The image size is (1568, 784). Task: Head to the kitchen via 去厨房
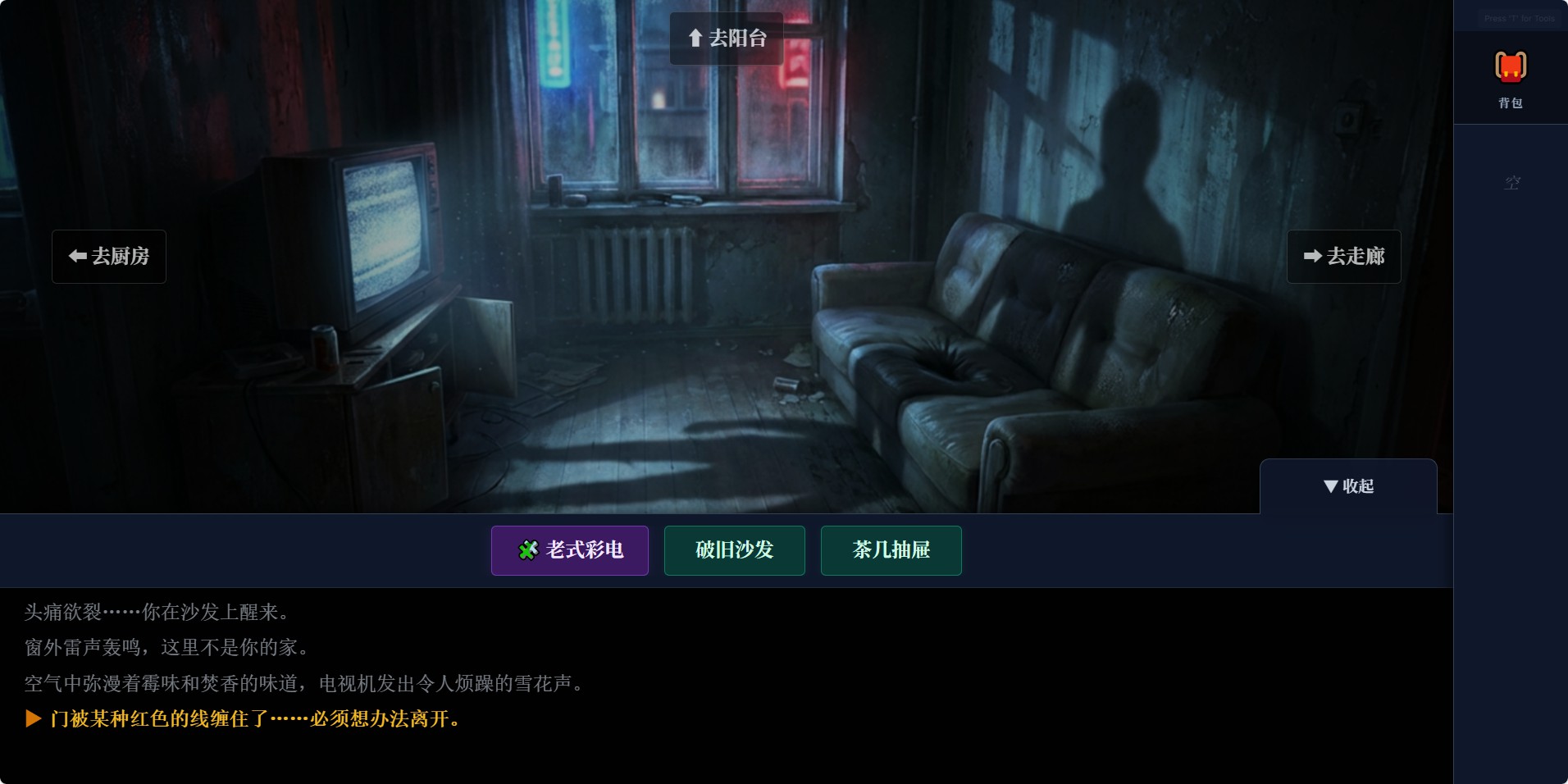pos(108,256)
